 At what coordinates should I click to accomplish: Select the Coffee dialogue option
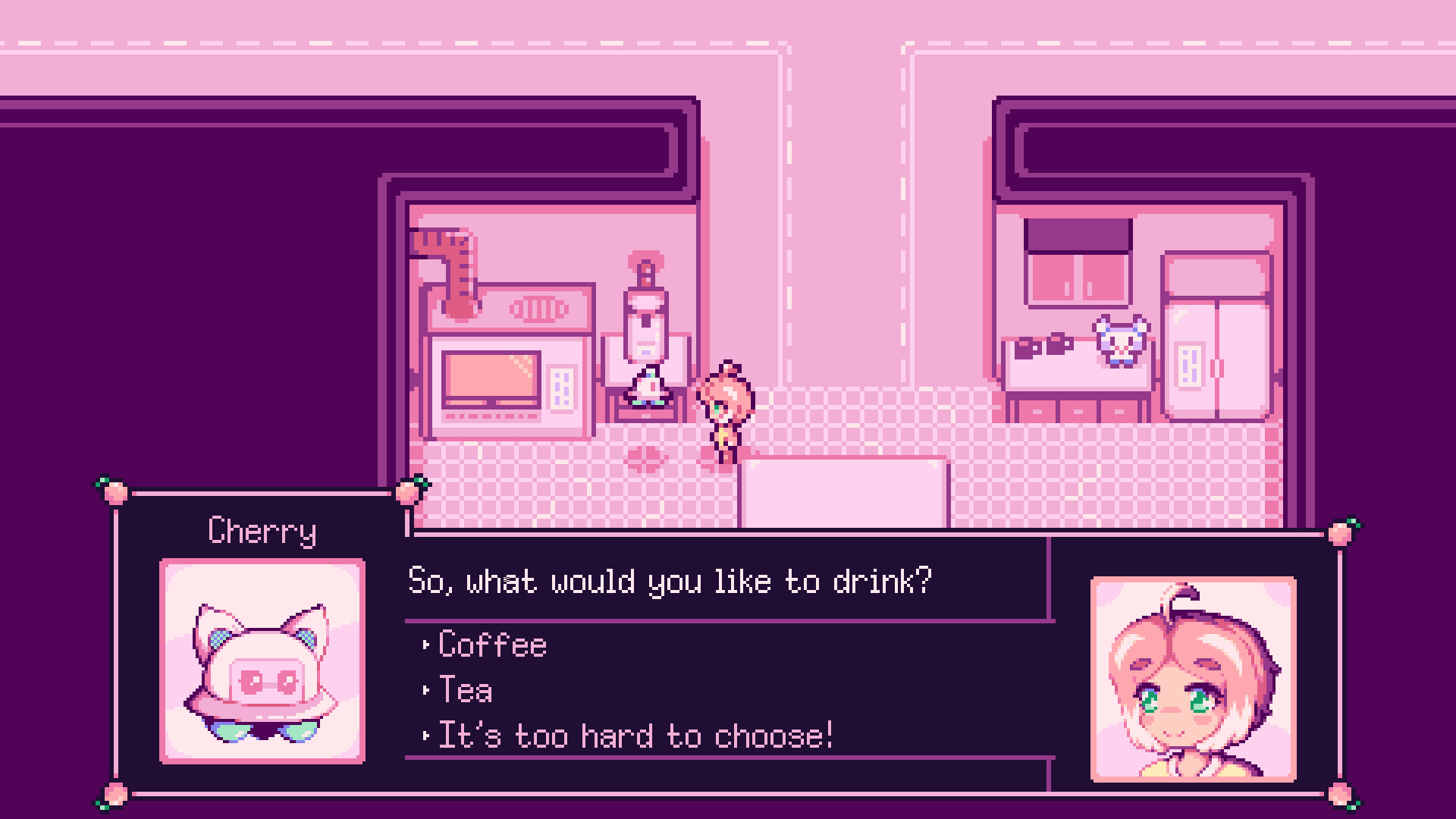click(x=491, y=645)
